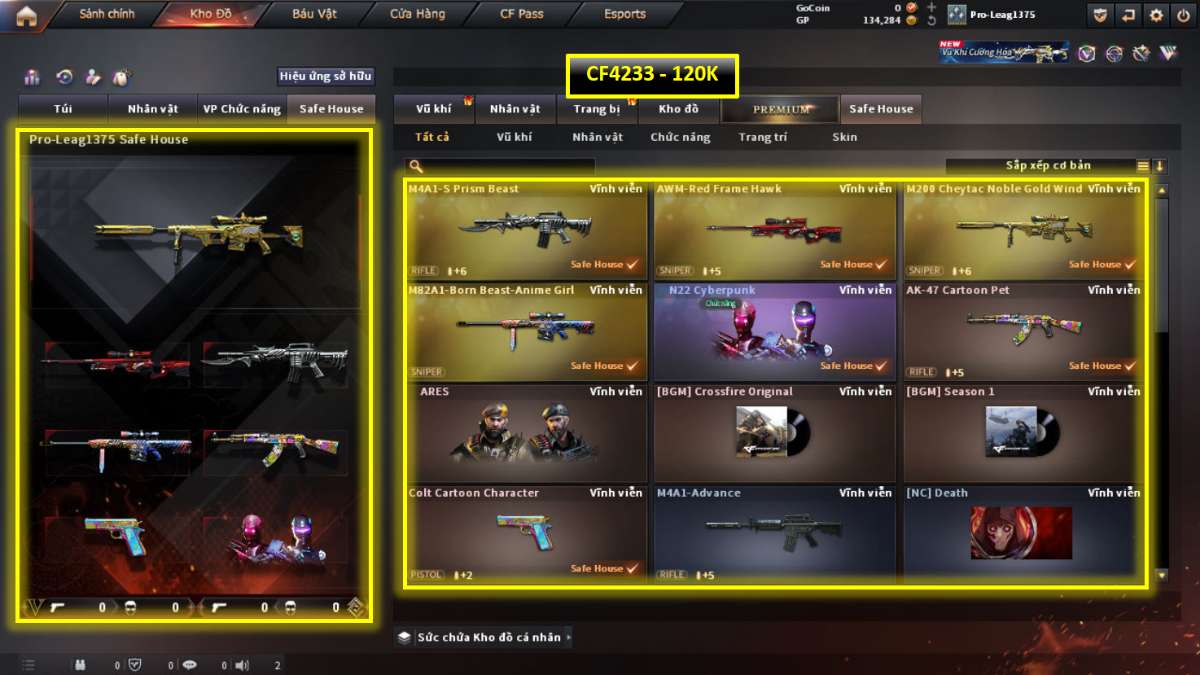Go to the CF Pass tab

point(522,15)
